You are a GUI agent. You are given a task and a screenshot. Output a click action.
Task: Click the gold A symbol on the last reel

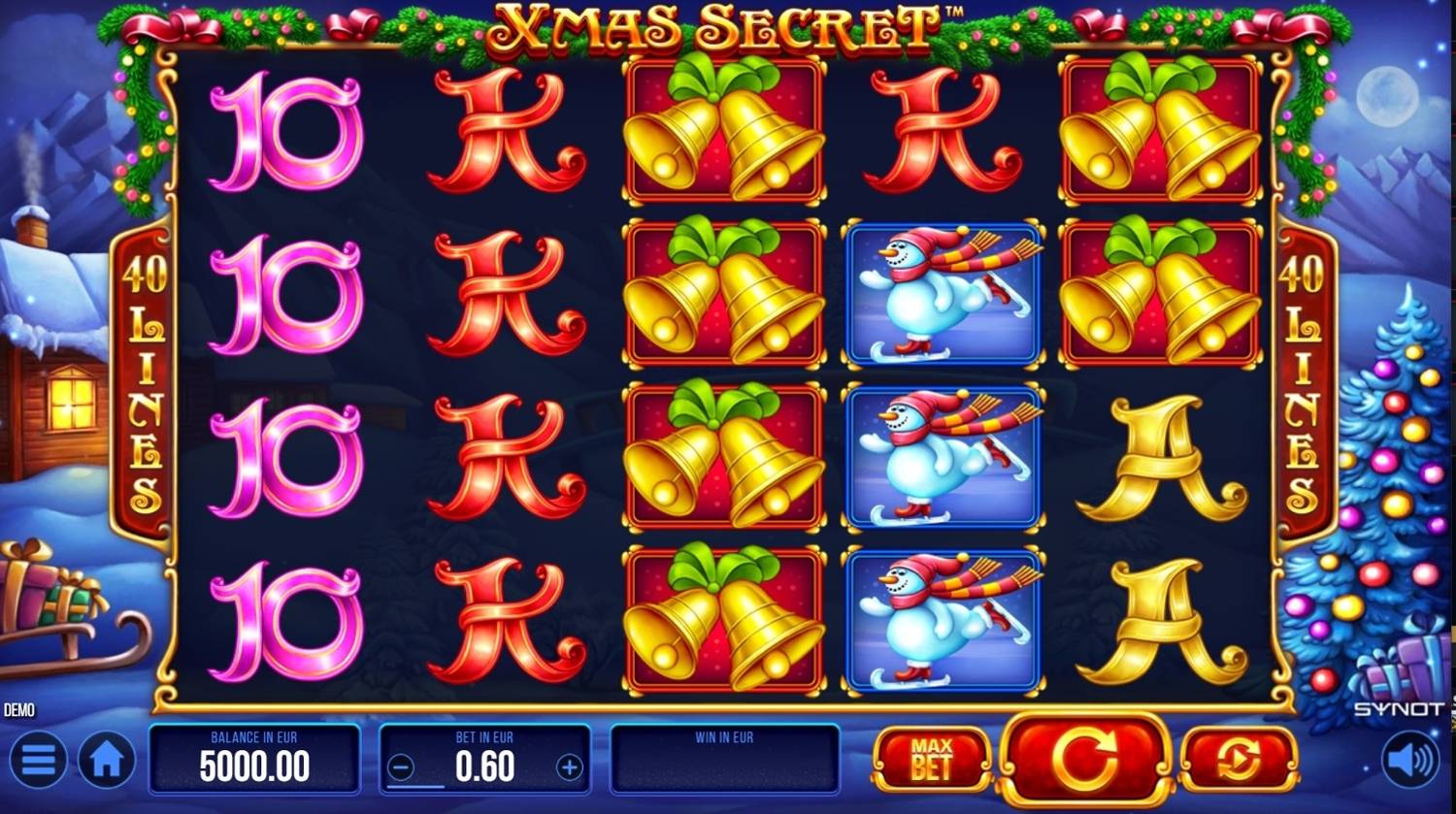click(x=1160, y=456)
